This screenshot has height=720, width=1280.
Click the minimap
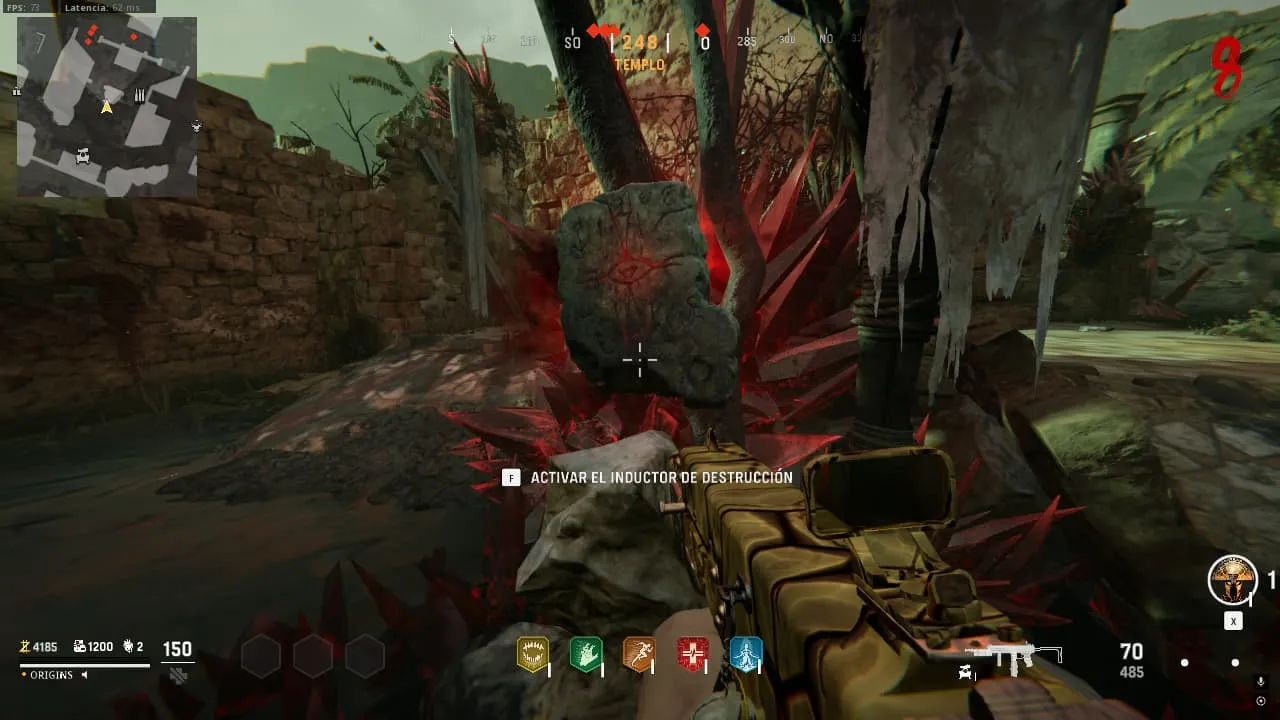(107, 107)
